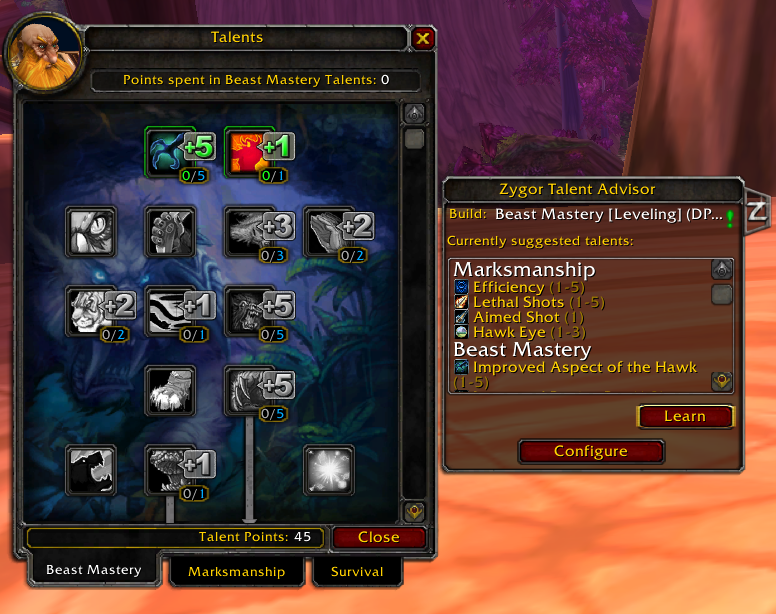Select the glowing starburst talent icon

[x=329, y=470]
